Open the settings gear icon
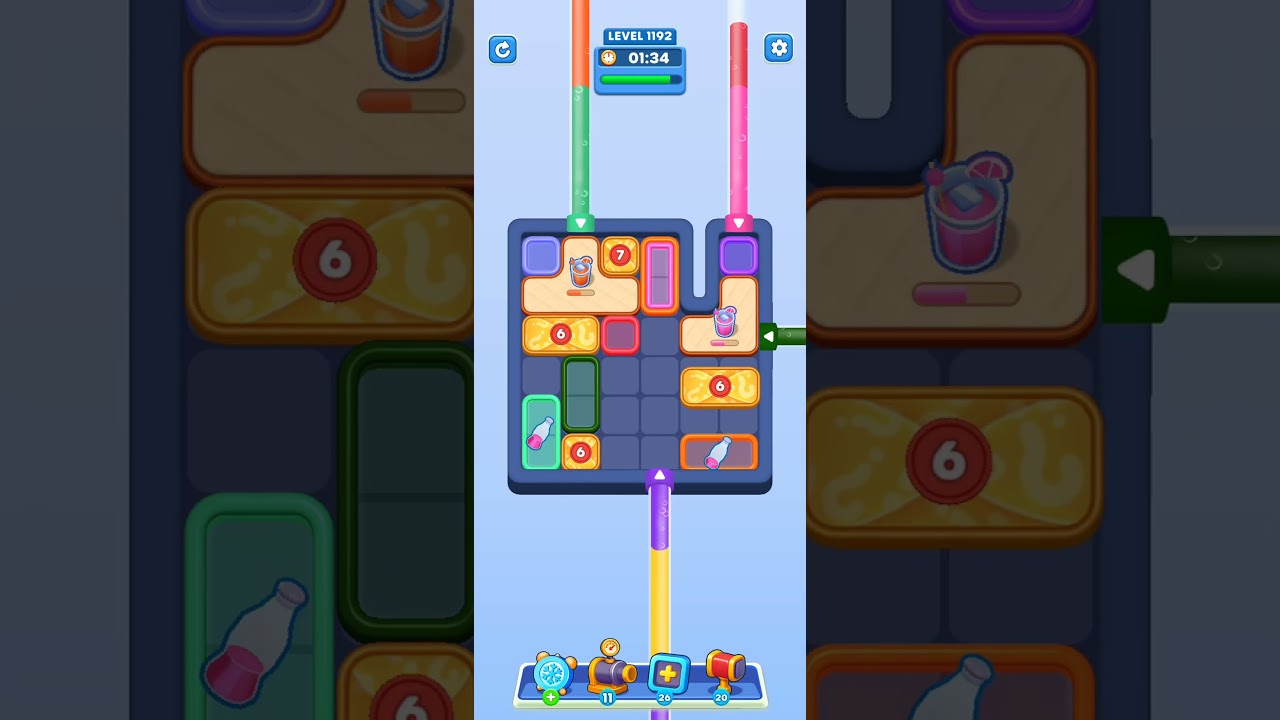1280x720 pixels. (x=779, y=47)
